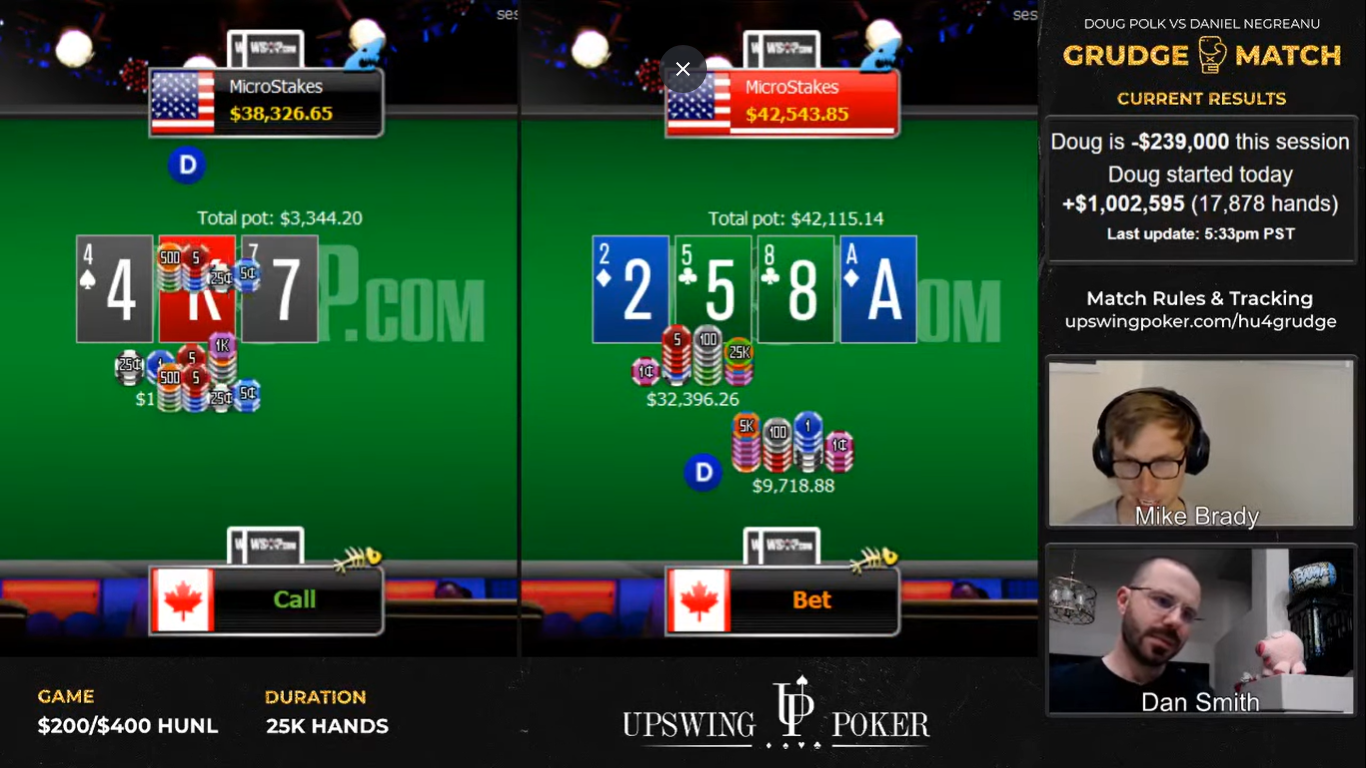
Task: Select the Ace of diamonds community card
Action: coord(878,288)
